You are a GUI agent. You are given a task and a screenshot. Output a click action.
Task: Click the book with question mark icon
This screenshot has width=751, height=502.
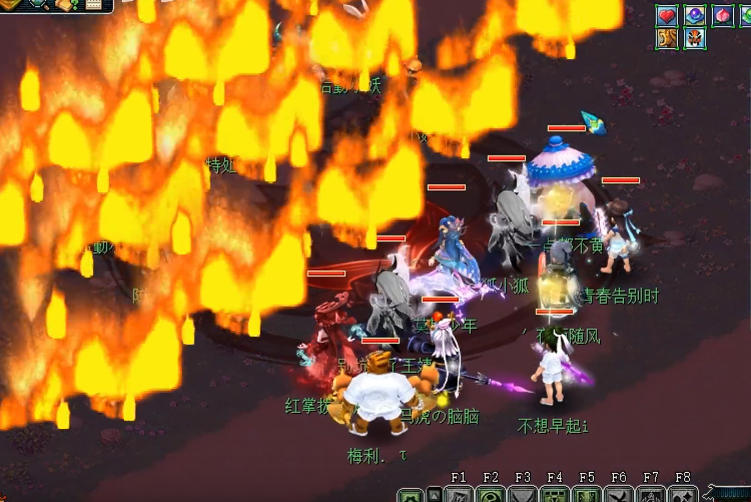click(66, 4)
